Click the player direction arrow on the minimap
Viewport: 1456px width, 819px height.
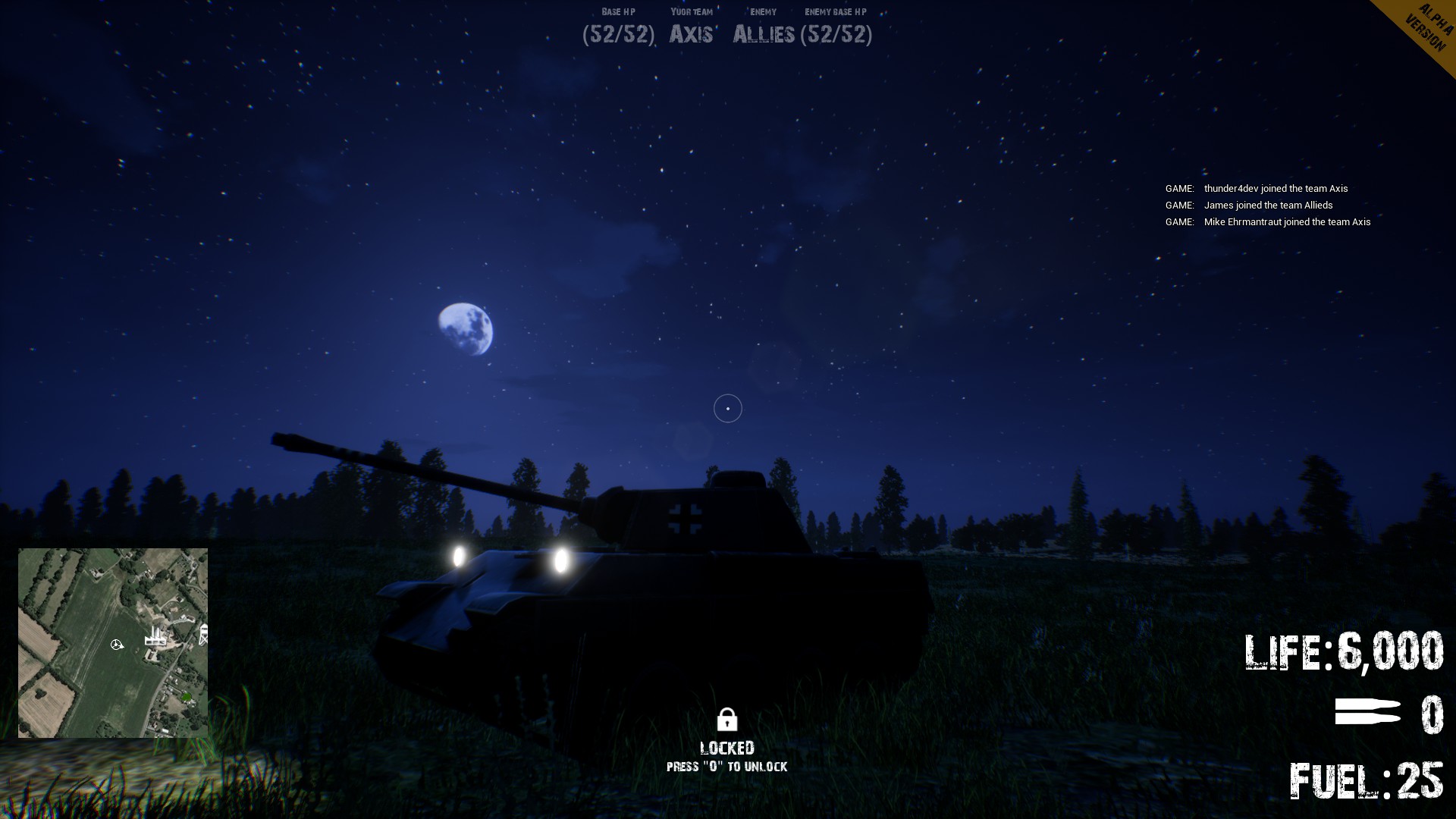coord(116,644)
